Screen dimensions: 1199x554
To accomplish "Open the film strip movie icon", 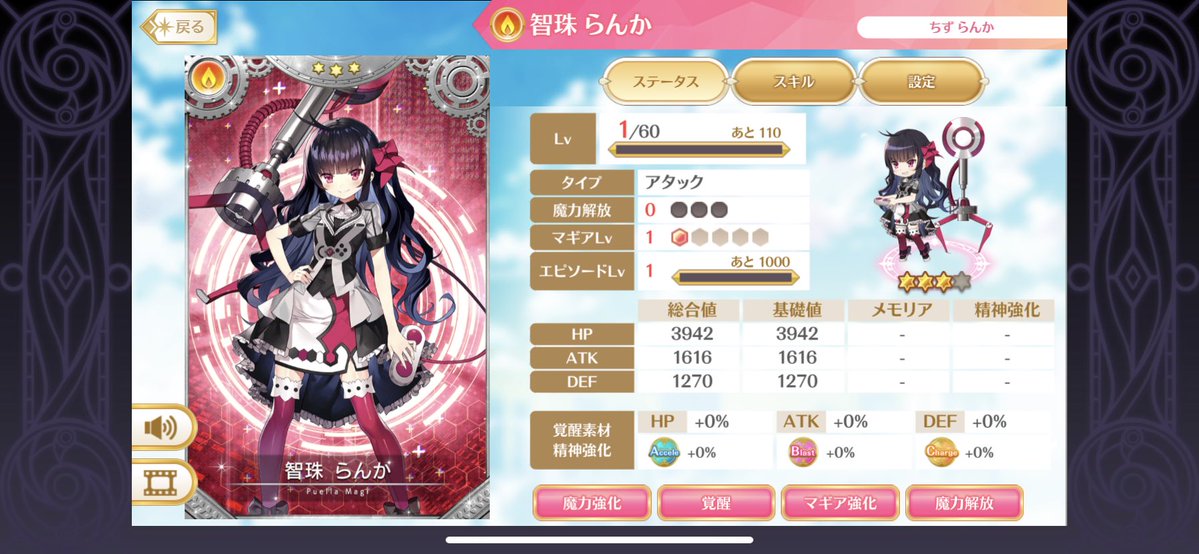I will pyautogui.click(x=160, y=483).
